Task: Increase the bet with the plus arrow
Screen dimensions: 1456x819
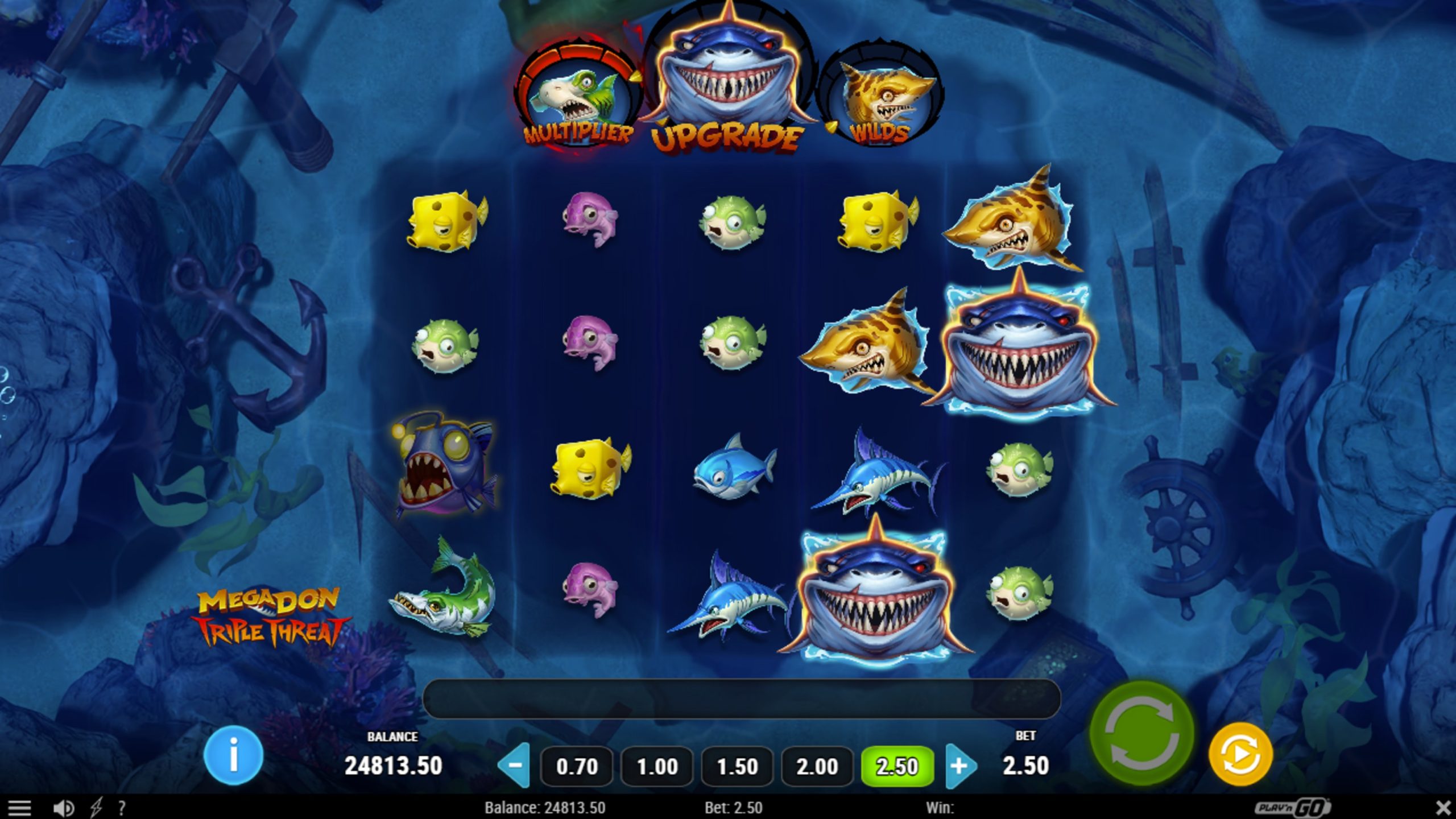Action: click(959, 766)
